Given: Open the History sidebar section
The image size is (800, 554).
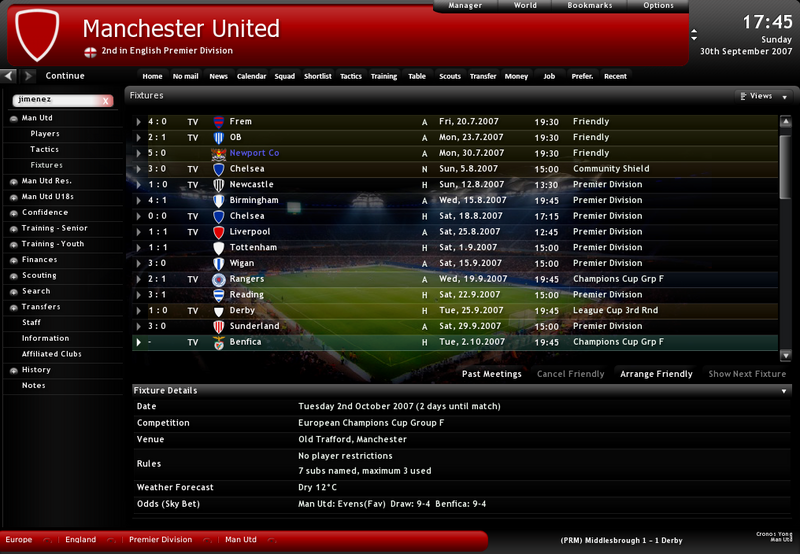Looking at the screenshot, I should click(x=36, y=370).
